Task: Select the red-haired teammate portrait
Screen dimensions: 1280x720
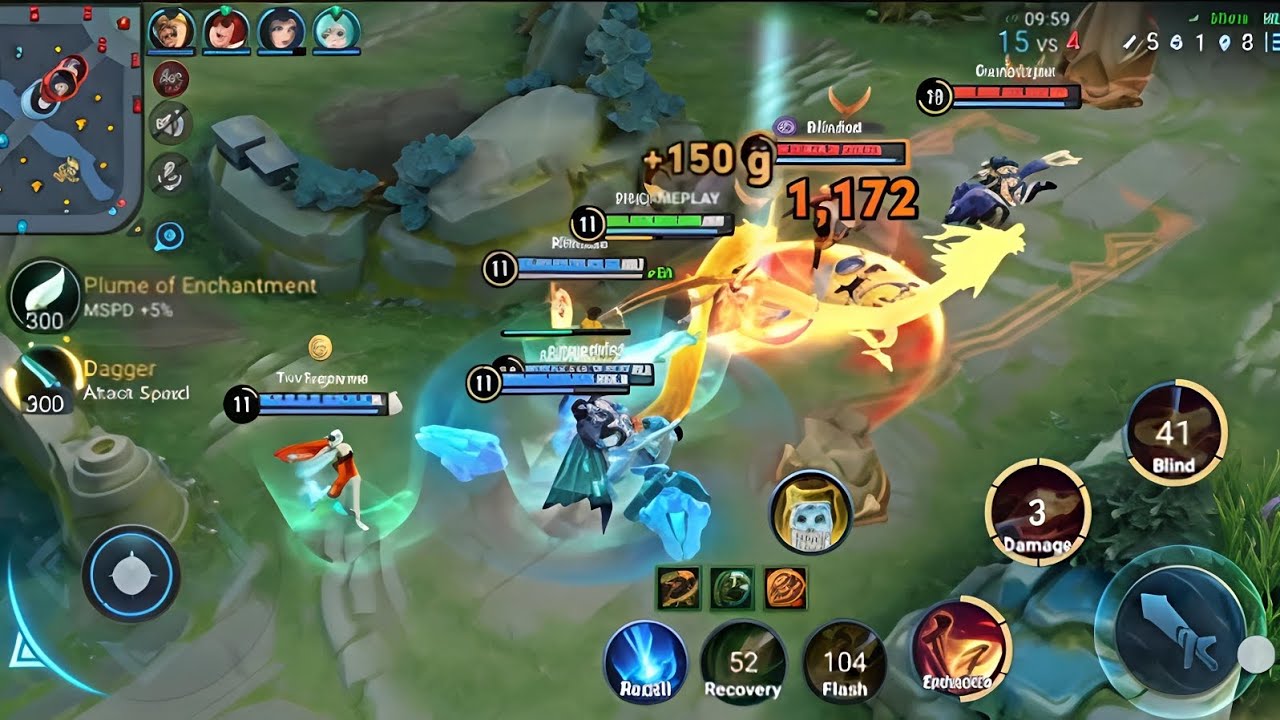Action: click(226, 30)
